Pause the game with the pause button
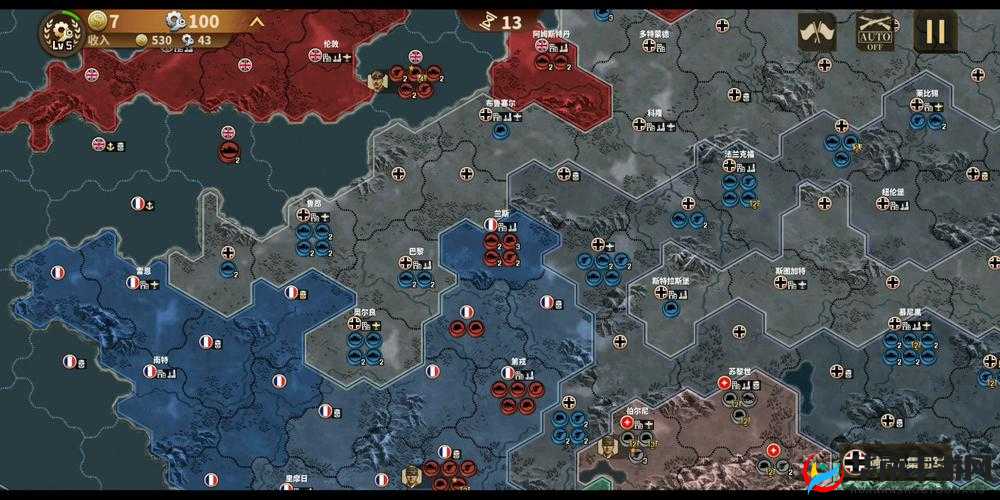The width and height of the screenshot is (1000, 500). 935,33
